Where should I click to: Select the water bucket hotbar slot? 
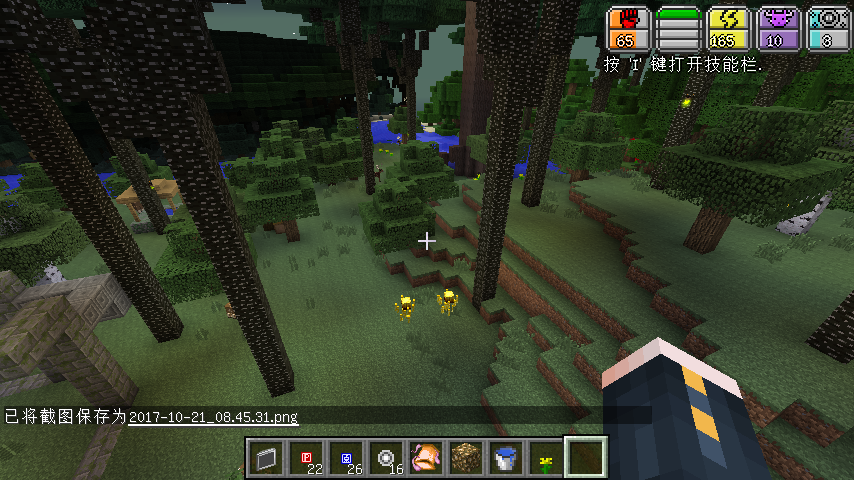click(x=505, y=458)
